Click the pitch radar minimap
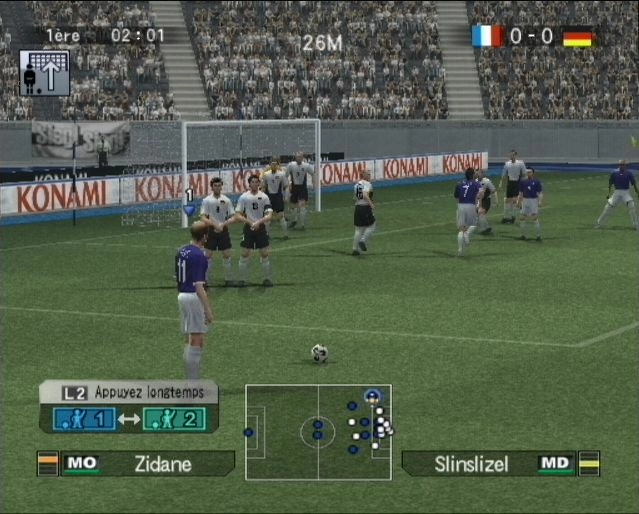639x514 pixels. click(x=318, y=432)
